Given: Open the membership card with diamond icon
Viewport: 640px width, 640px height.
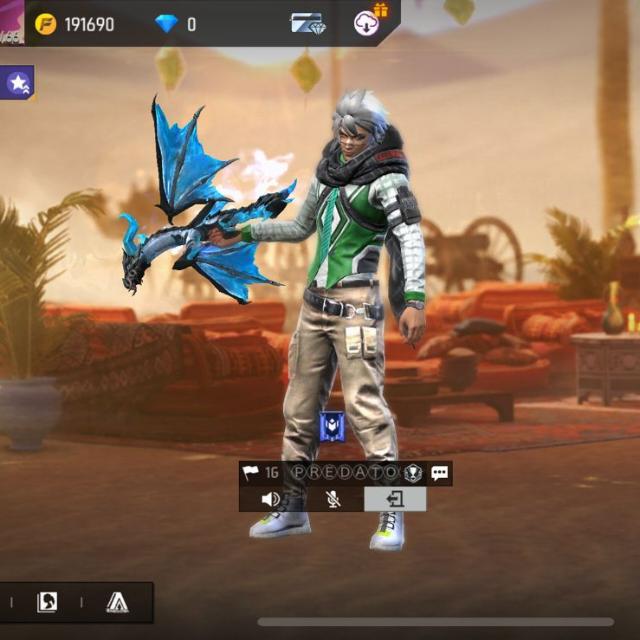Looking at the screenshot, I should (307, 23).
